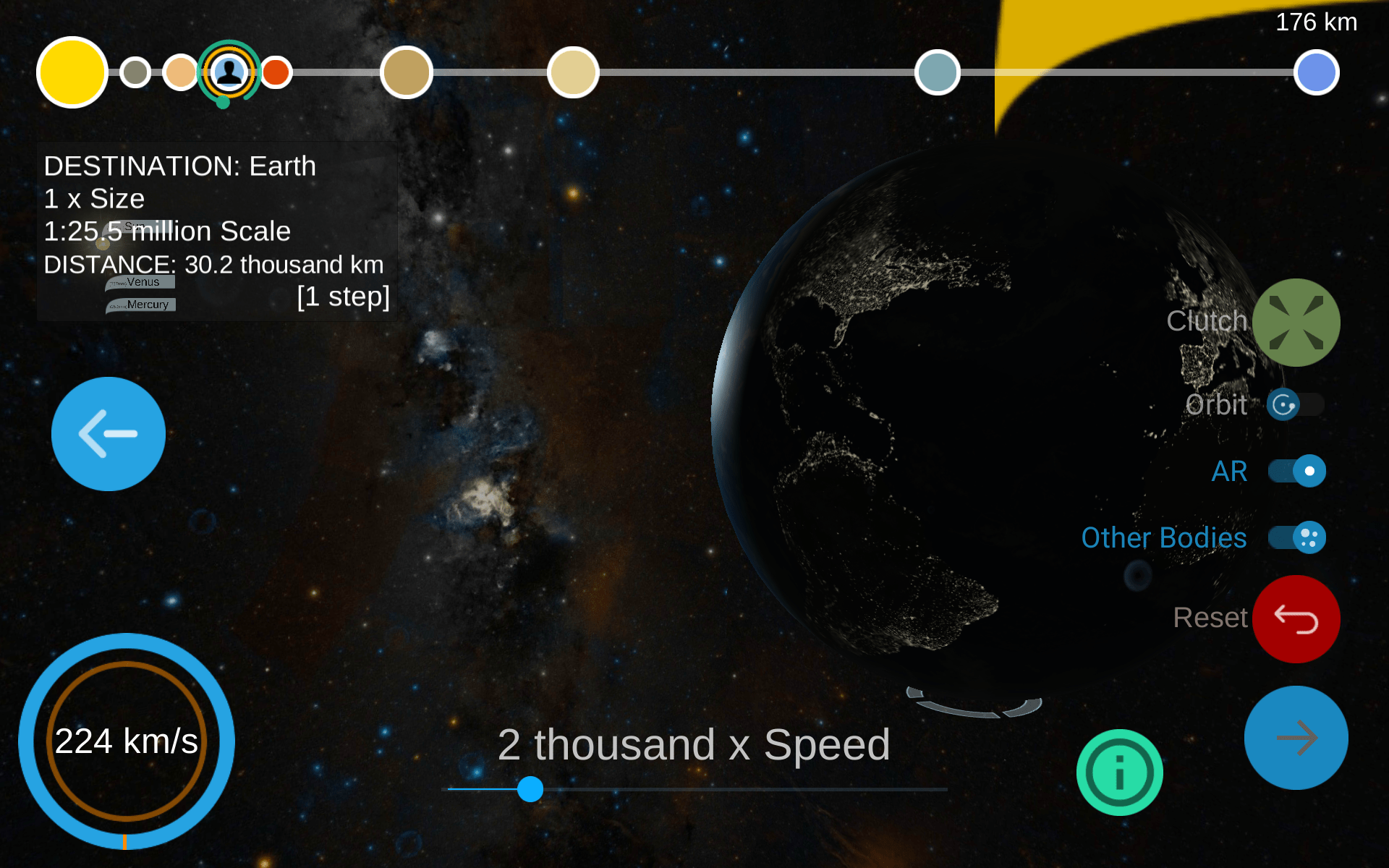Select the Sun on the planet timeline
Screen dimensions: 1389x868
72,72
